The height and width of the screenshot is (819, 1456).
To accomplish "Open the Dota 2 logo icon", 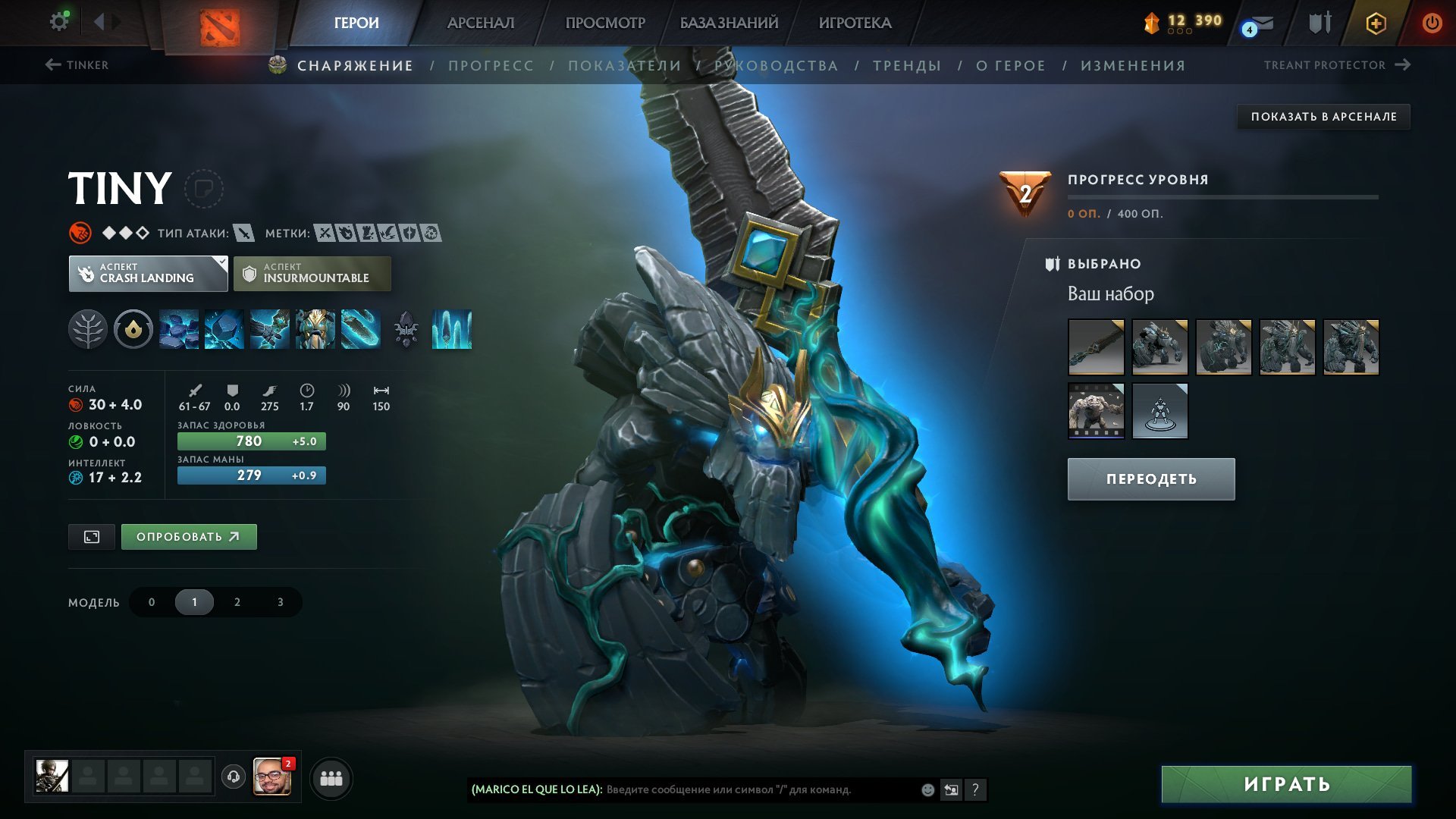I will 221,23.
